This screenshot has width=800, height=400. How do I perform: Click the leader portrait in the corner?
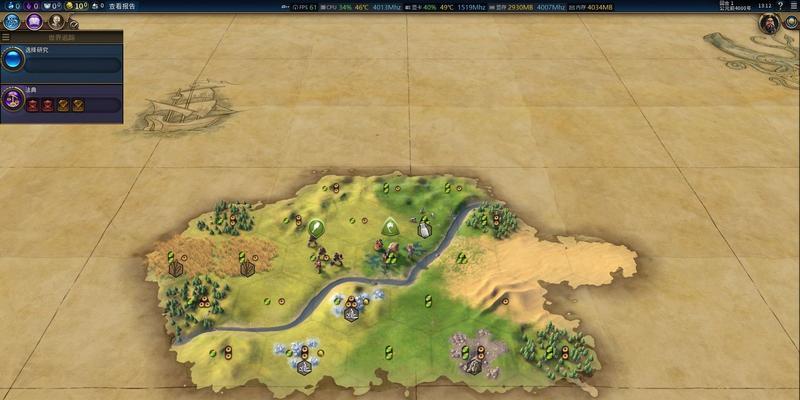(768, 24)
